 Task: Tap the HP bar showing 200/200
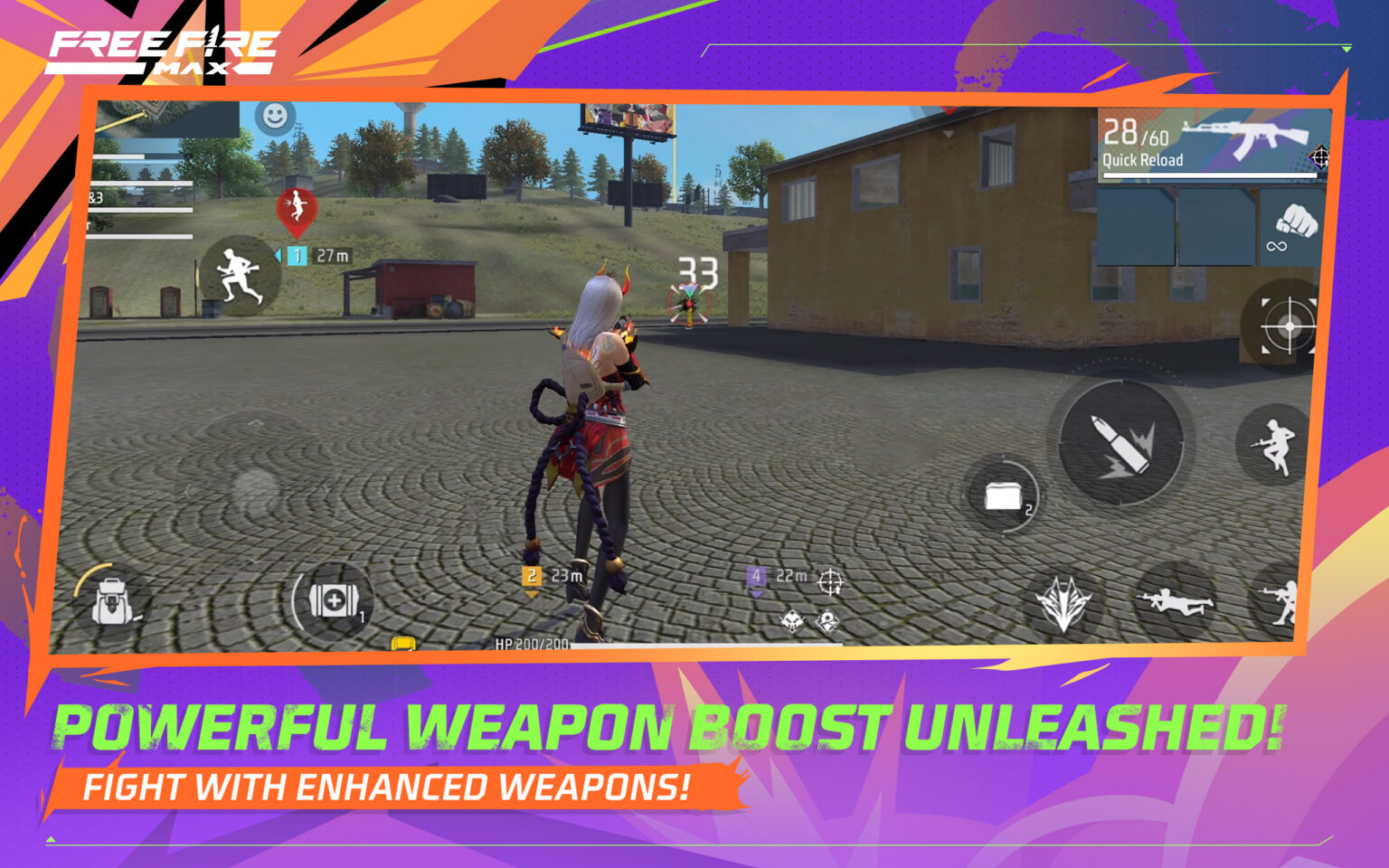point(534,646)
